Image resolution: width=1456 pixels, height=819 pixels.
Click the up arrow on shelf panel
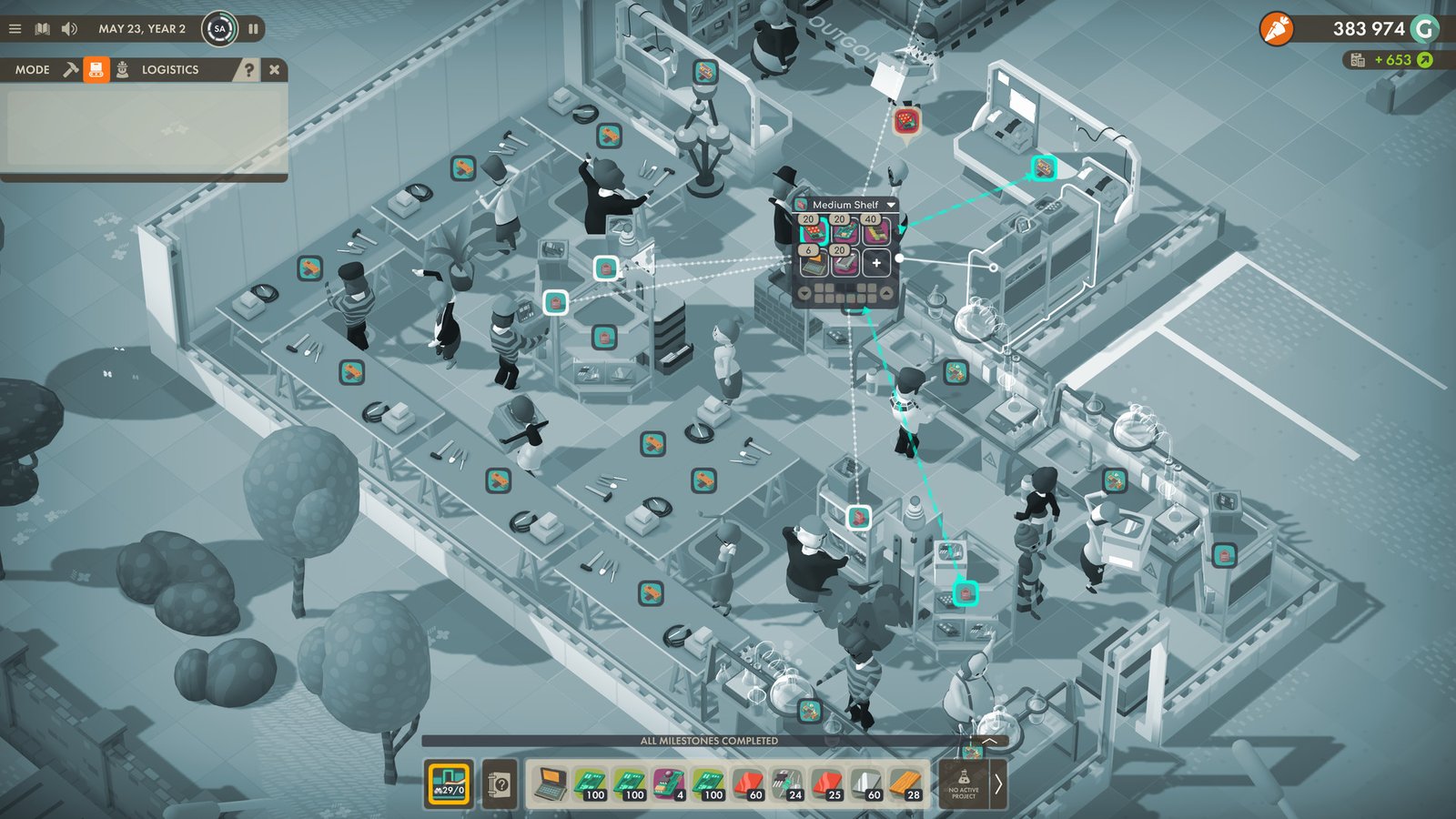click(x=886, y=292)
